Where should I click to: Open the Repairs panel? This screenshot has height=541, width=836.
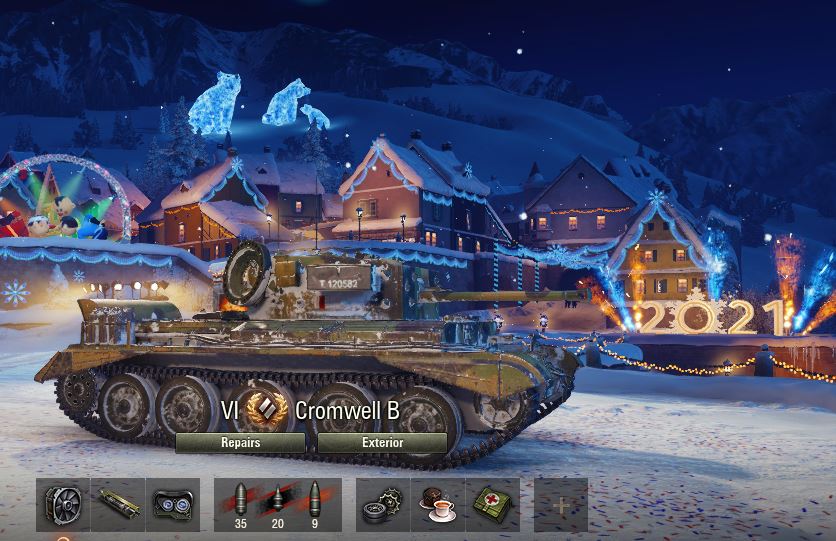click(240, 442)
